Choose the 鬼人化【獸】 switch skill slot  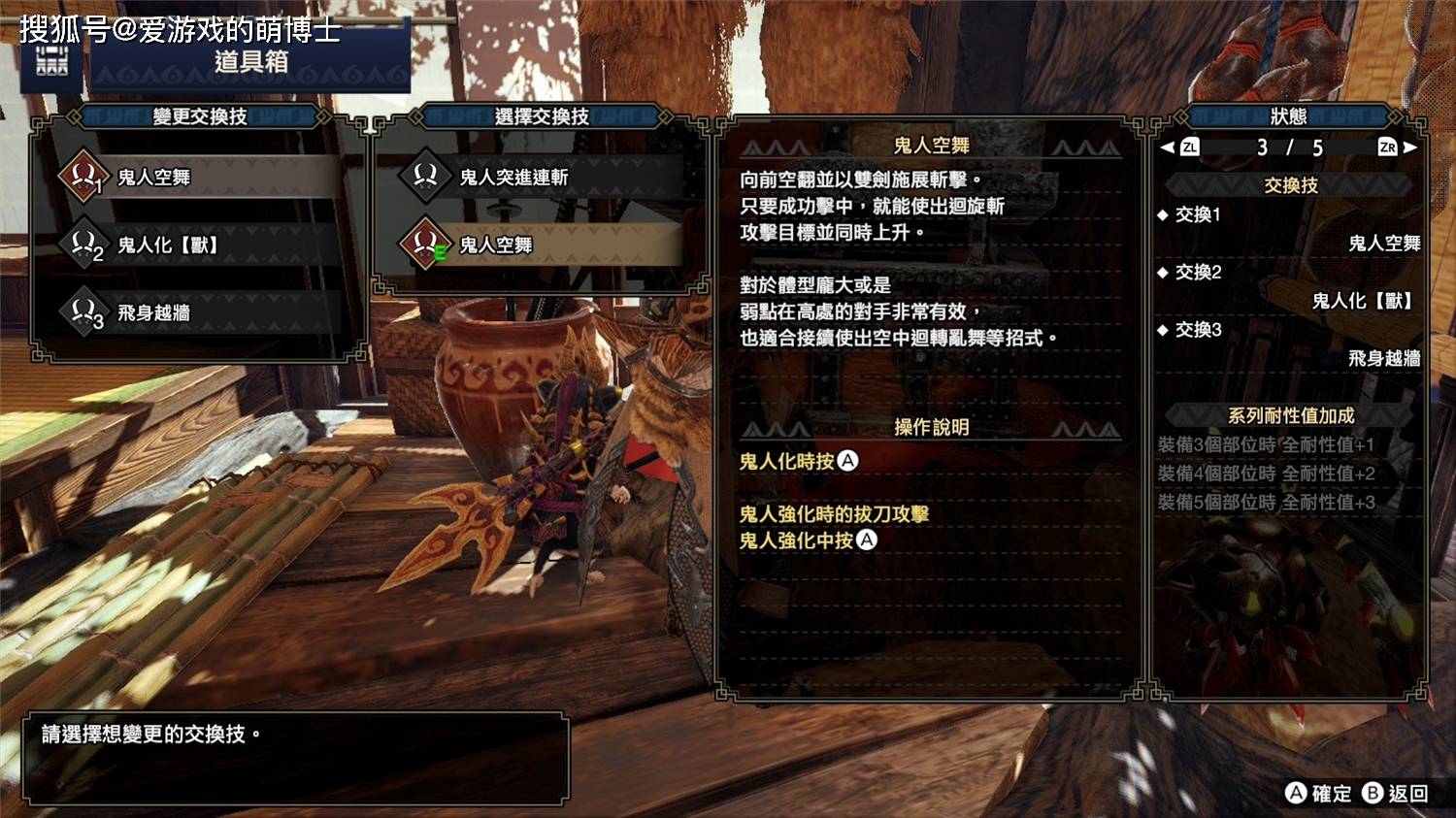194,245
